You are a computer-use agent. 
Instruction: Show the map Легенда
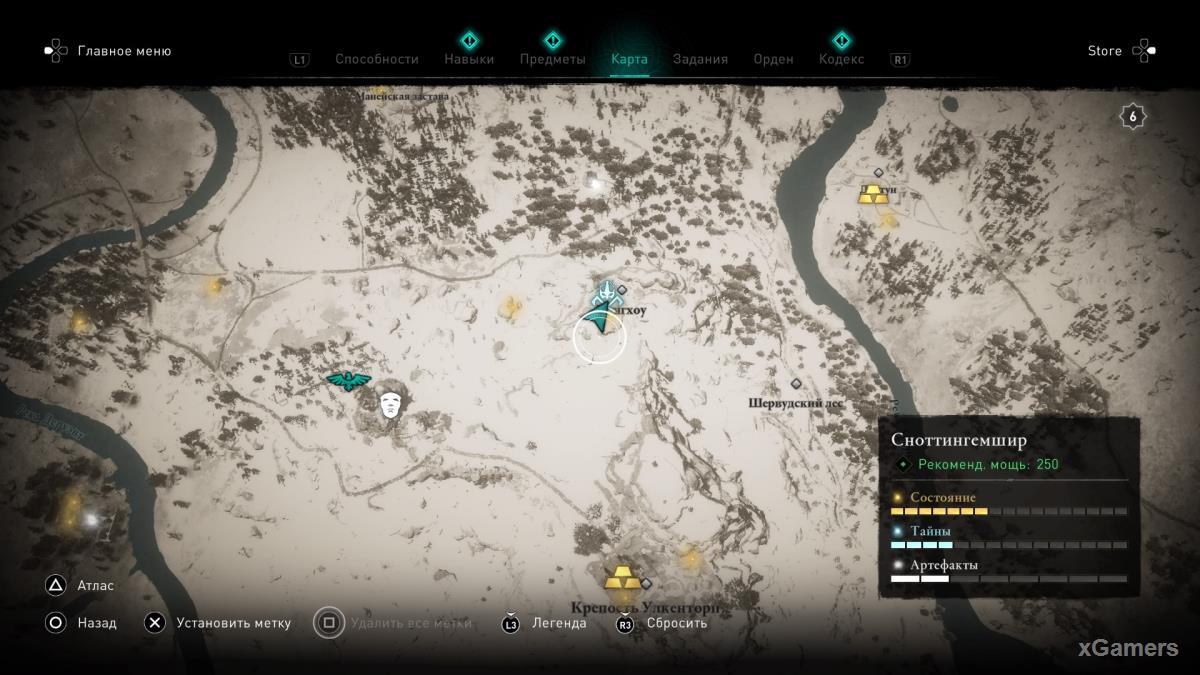pyautogui.click(x=559, y=623)
